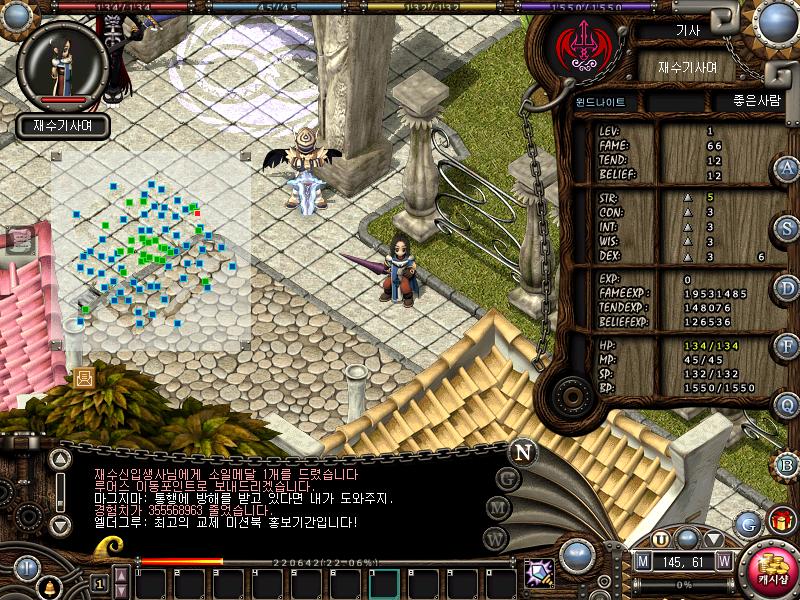Increase DEX with its up arrow
The width and height of the screenshot is (800, 600).
(x=687, y=256)
